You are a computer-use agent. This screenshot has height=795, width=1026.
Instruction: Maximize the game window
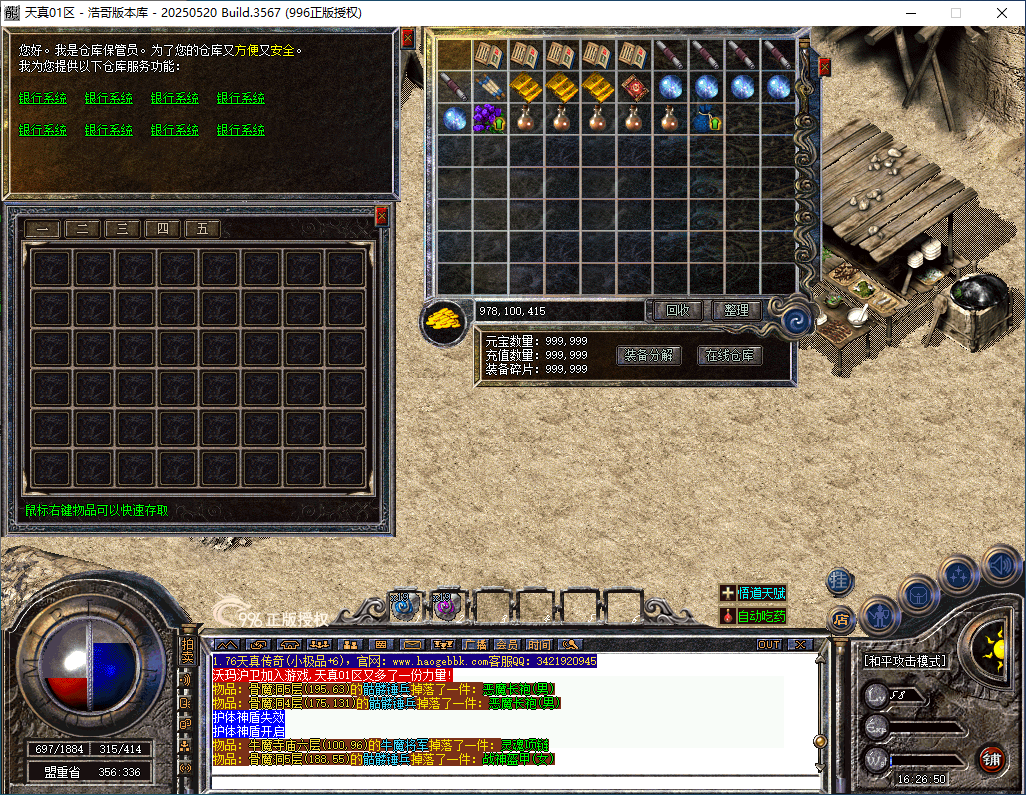click(x=955, y=13)
